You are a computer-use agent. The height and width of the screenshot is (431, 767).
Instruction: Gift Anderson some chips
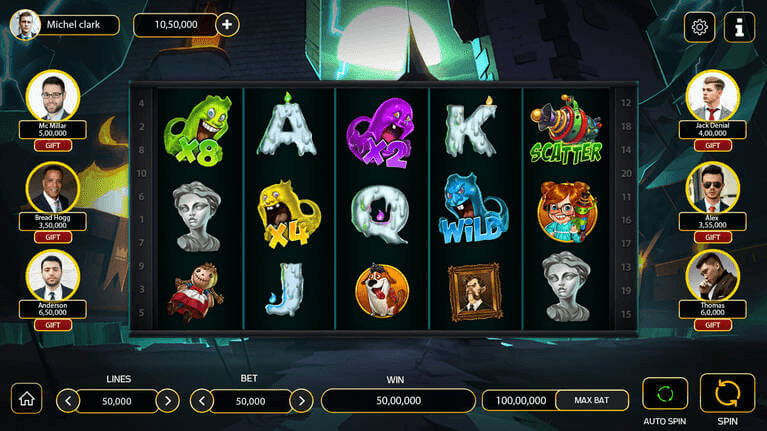53,324
